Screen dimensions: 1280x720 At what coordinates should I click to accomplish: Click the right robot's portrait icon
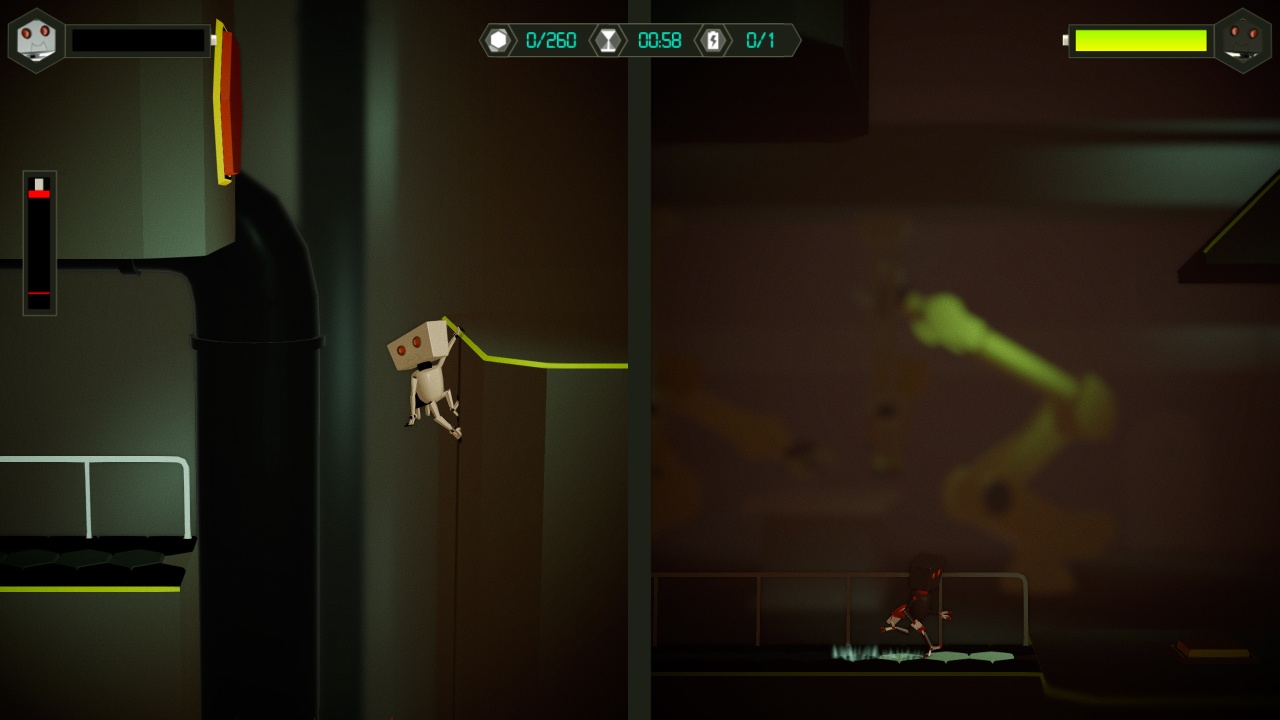1244,40
